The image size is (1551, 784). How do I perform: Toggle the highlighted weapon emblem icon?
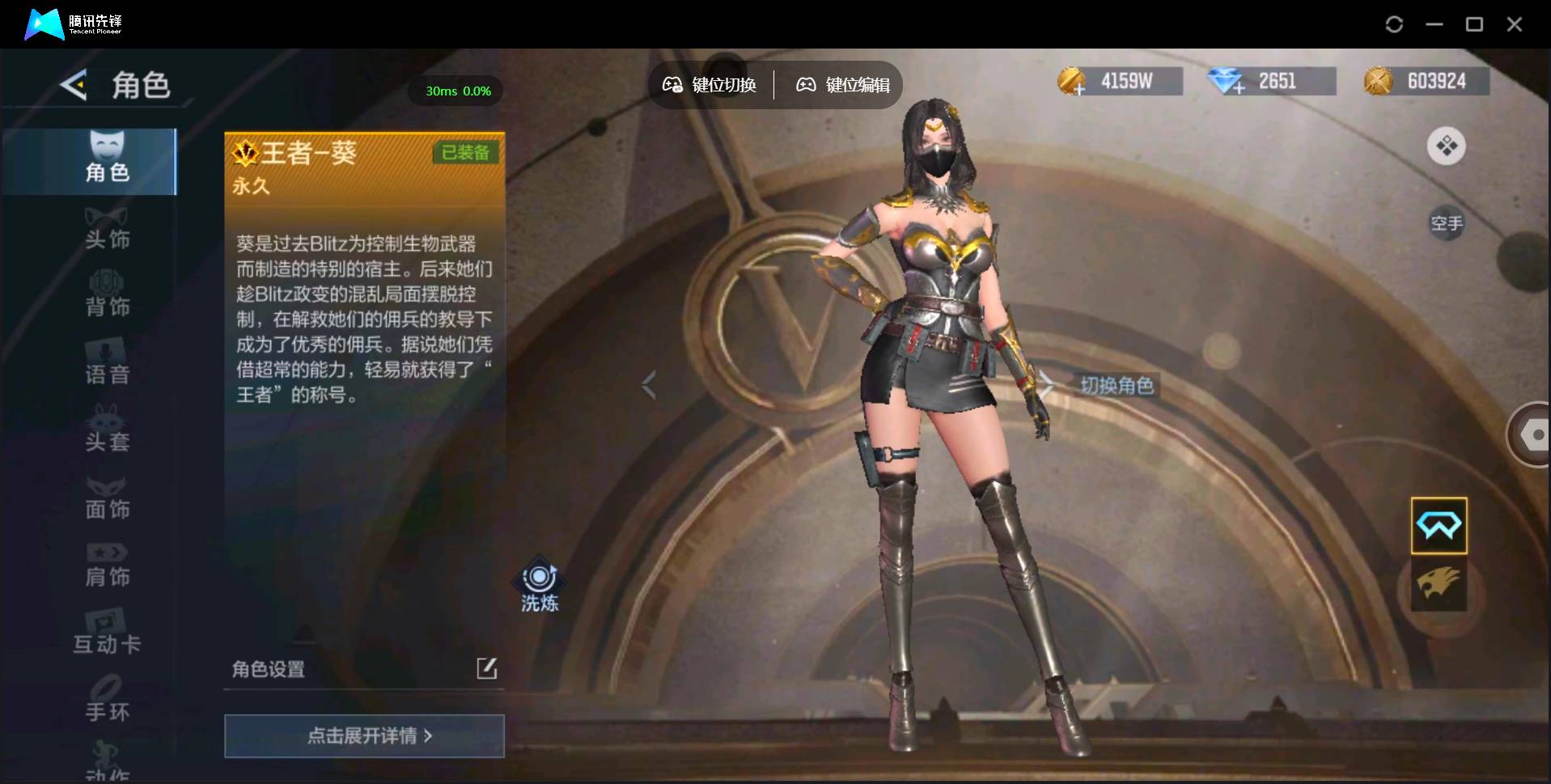tap(1439, 526)
